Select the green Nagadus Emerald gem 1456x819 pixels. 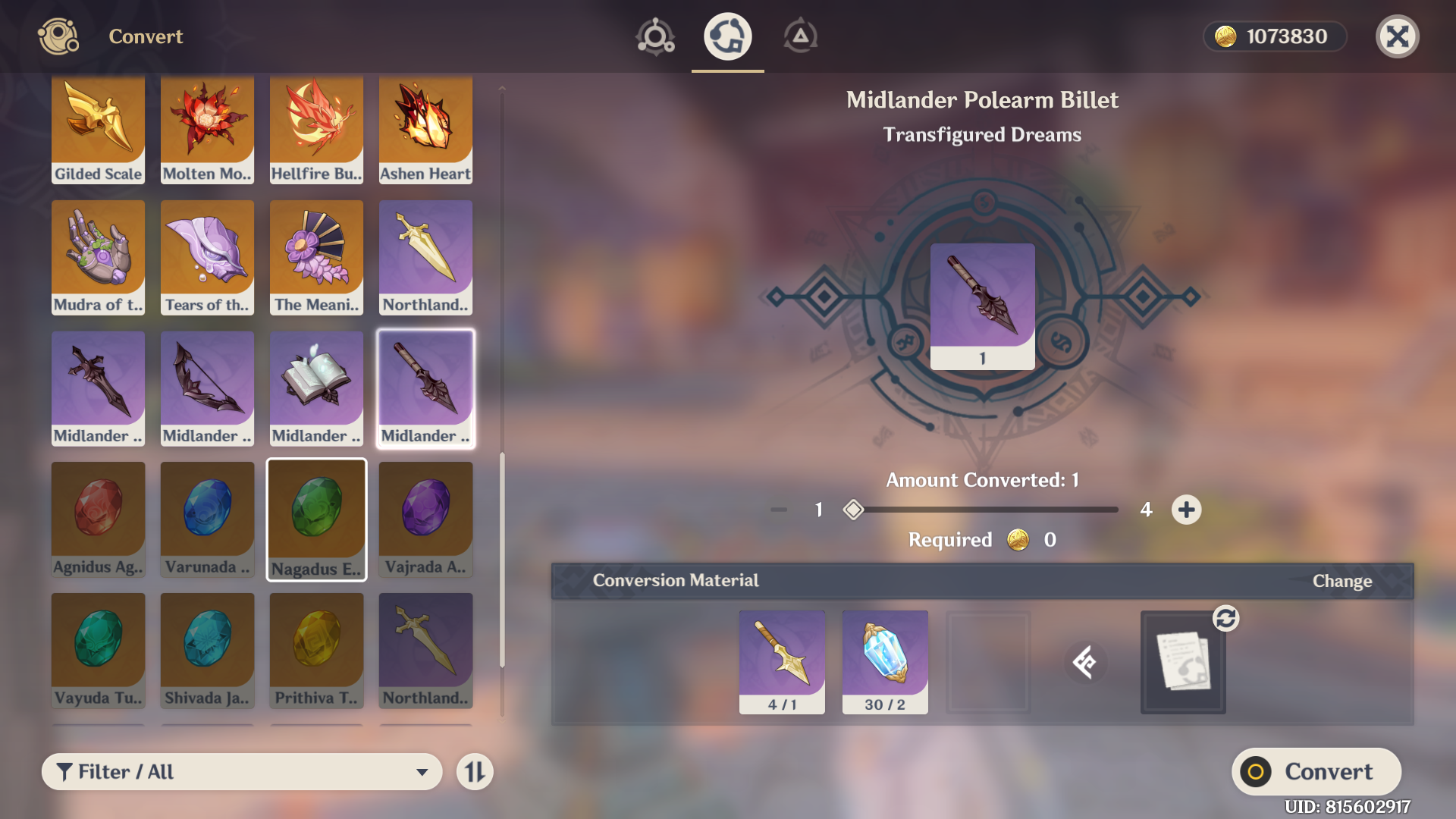(x=316, y=519)
